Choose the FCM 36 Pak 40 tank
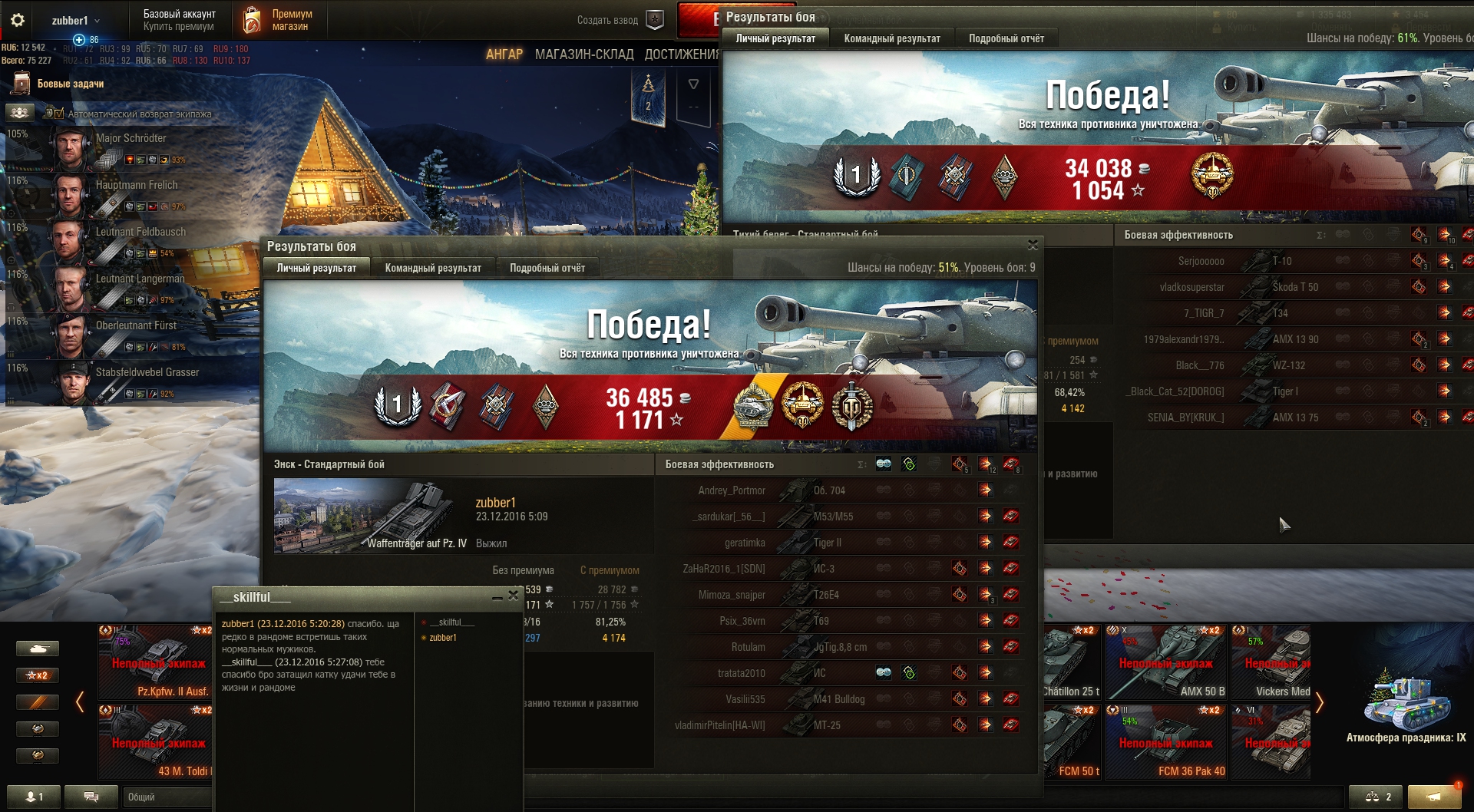The height and width of the screenshot is (812, 1474). coord(1167,742)
